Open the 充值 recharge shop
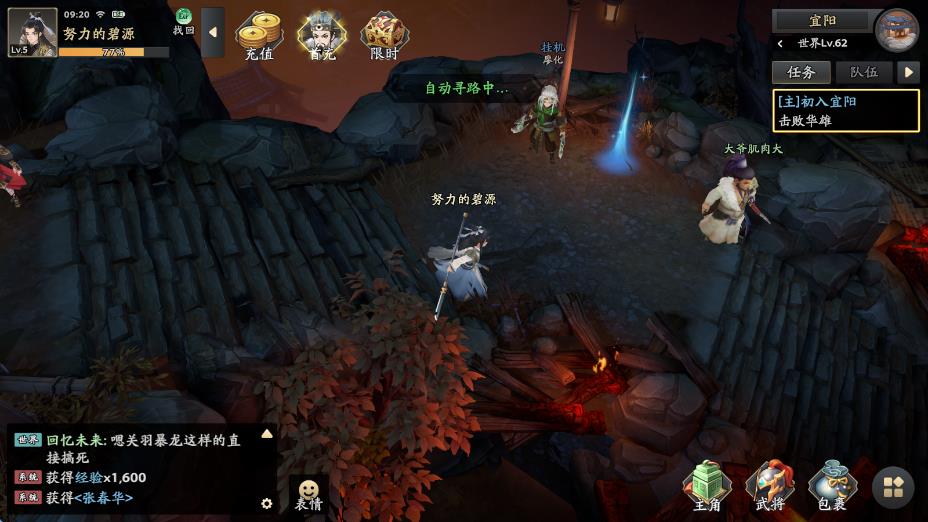This screenshot has height=522, width=928. [258, 36]
